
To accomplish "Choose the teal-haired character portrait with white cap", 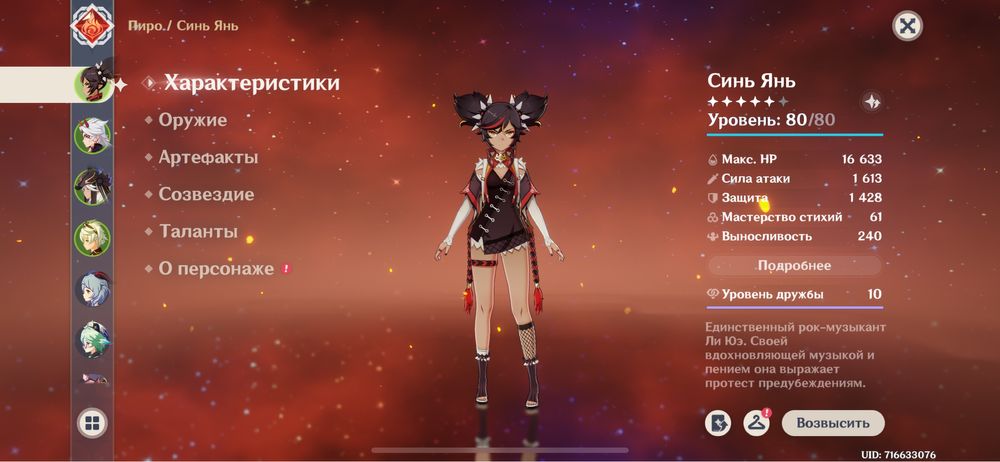I will coord(92,340).
